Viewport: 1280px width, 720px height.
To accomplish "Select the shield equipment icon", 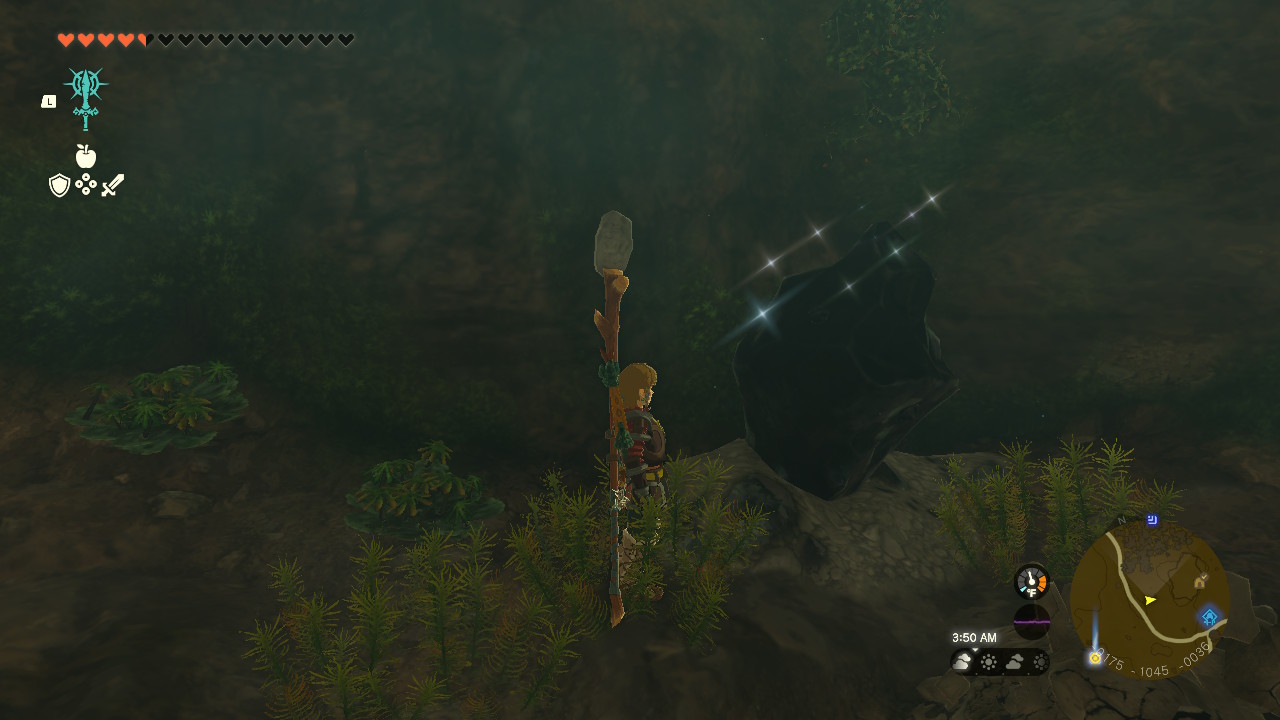I will (58, 186).
